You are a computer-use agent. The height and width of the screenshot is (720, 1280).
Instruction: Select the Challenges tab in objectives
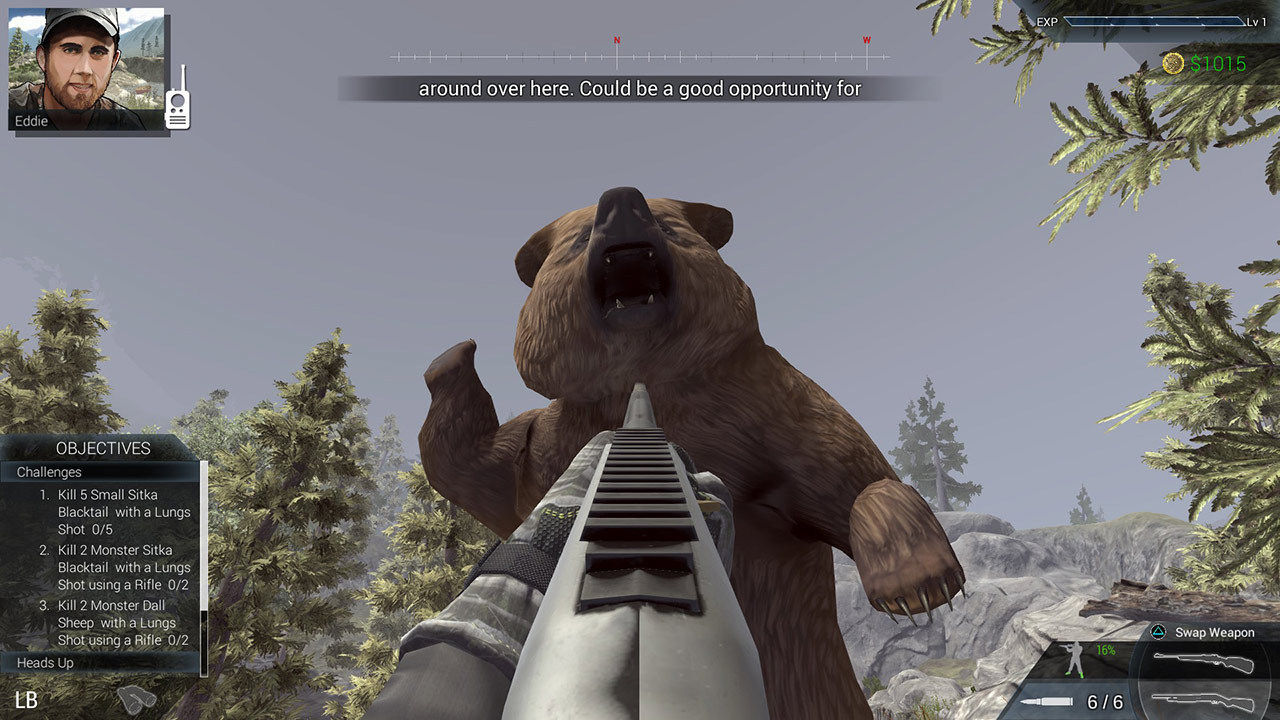click(42, 471)
